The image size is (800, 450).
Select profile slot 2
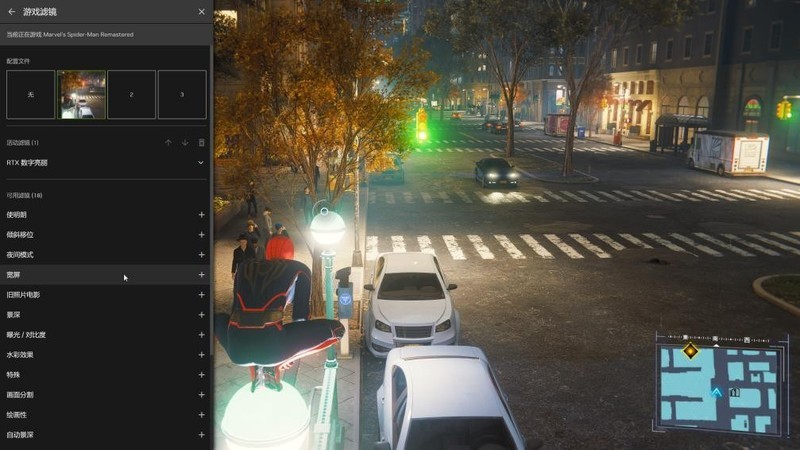click(x=131, y=94)
